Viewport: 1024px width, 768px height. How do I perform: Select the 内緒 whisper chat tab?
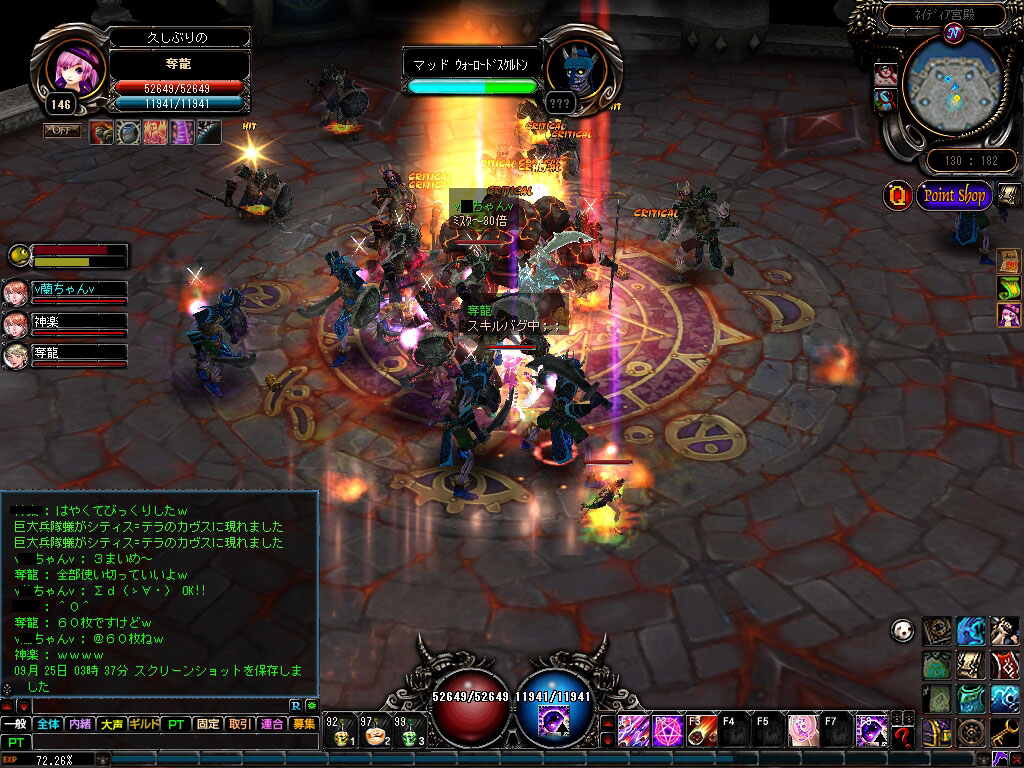[x=80, y=724]
